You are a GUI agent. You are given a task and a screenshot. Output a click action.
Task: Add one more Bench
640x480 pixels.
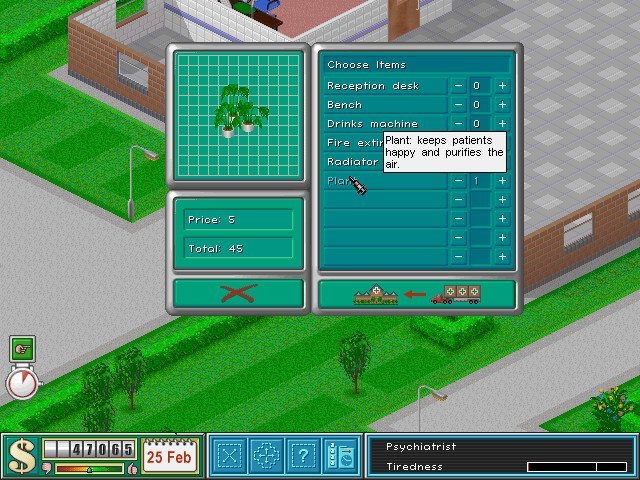coord(502,105)
